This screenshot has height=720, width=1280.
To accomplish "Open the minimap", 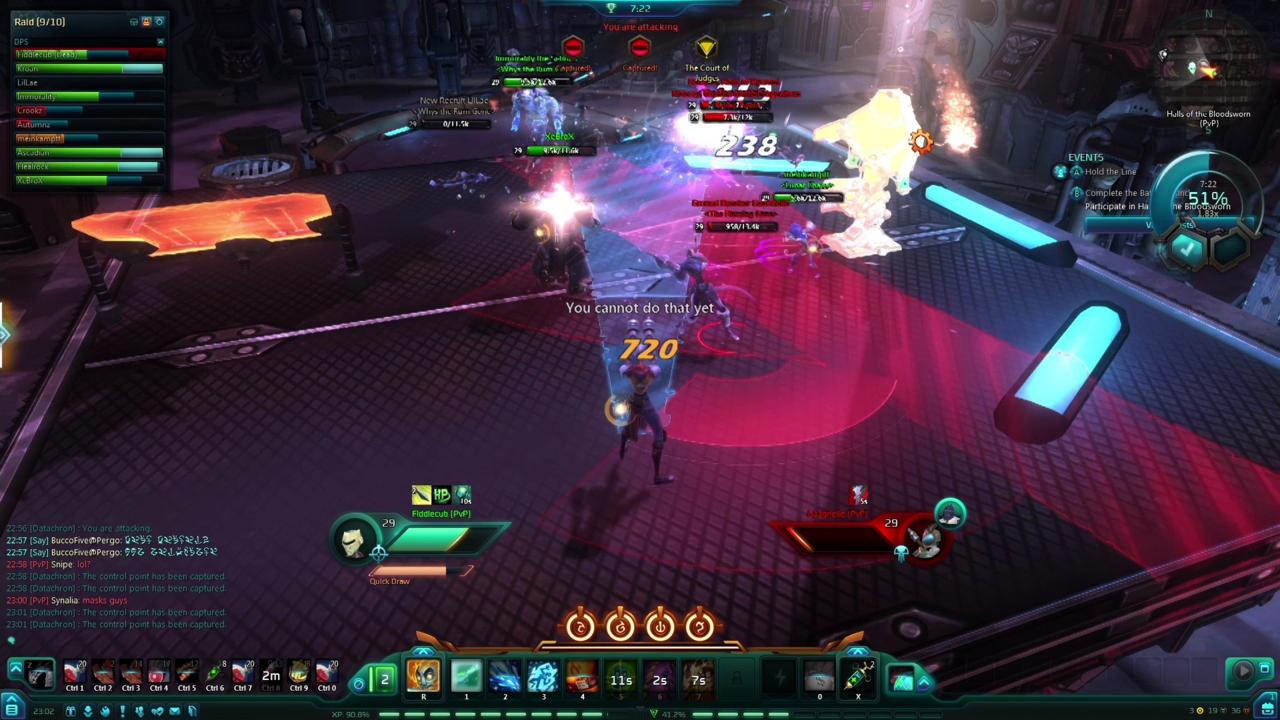I will (1210, 70).
